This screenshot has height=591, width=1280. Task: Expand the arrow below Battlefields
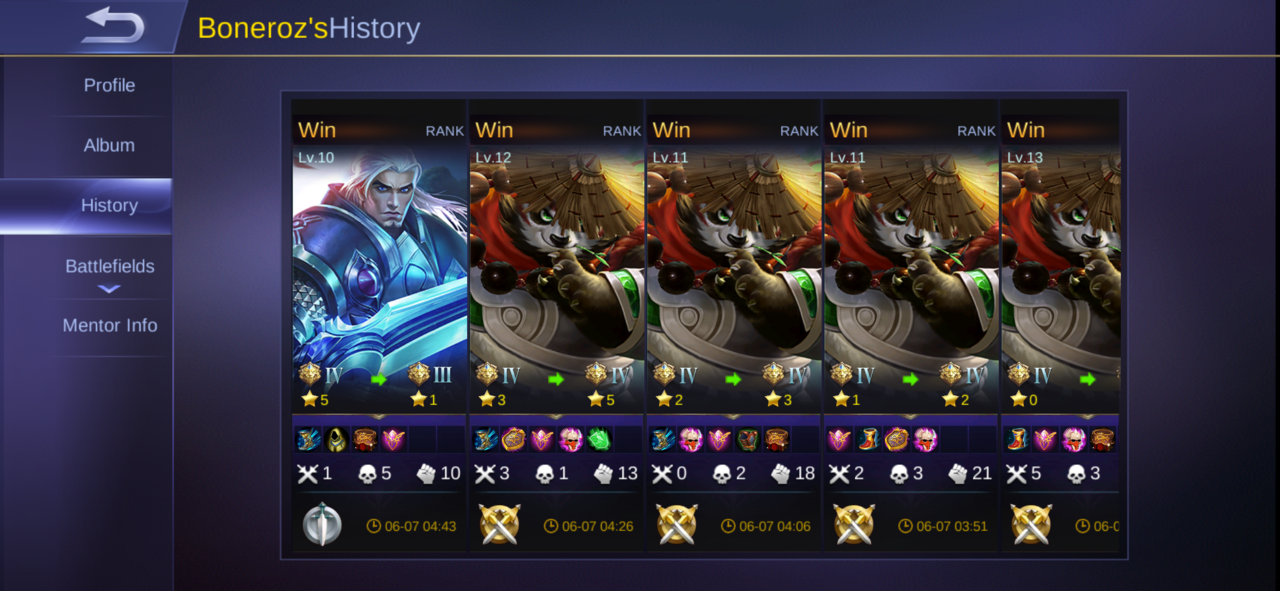click(109, 290)
